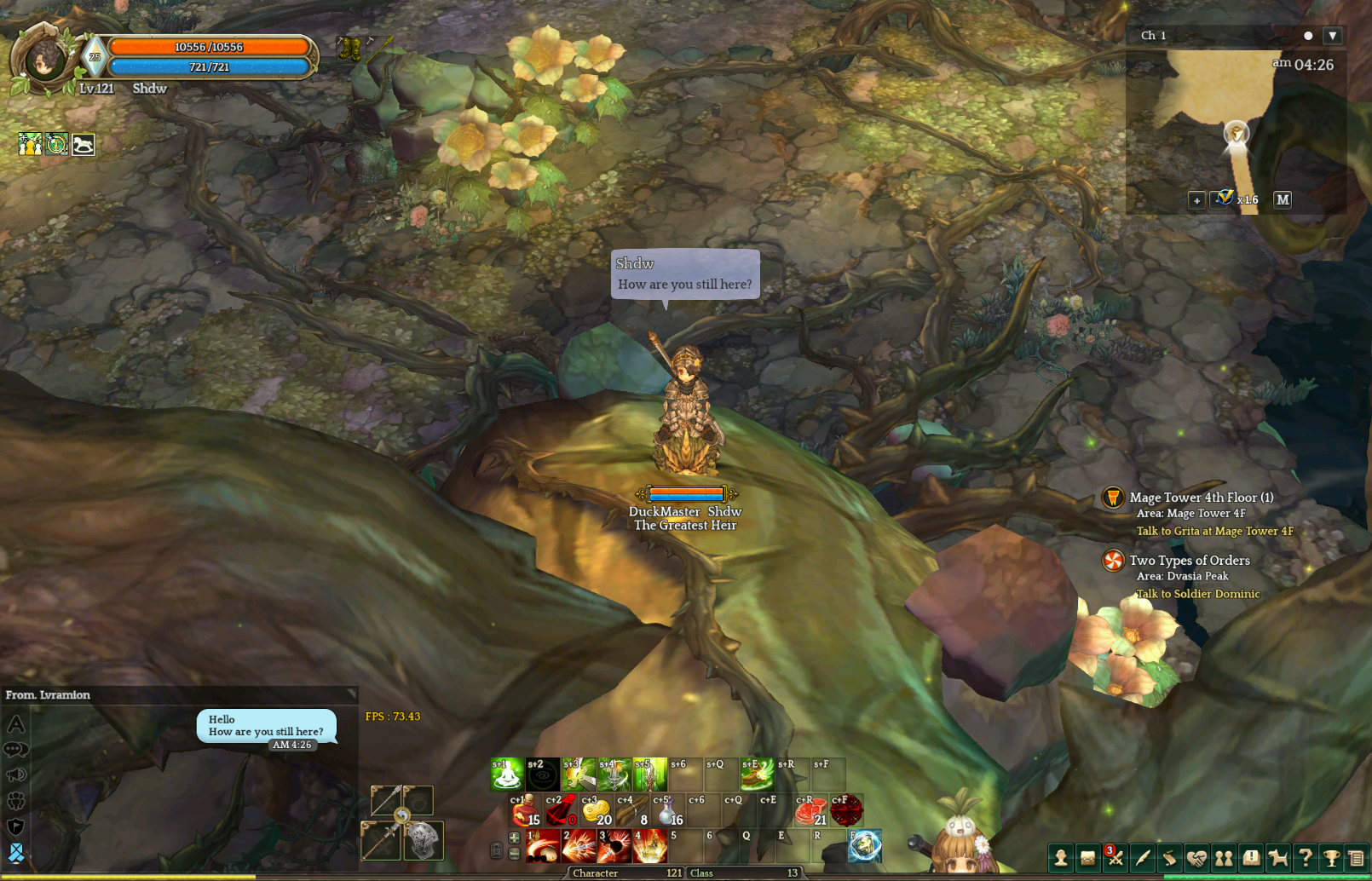Switch to the megaphone shout chat tab
Image resolution: width=1372 pixels, height=881 pixels.
tap(16, 775)
